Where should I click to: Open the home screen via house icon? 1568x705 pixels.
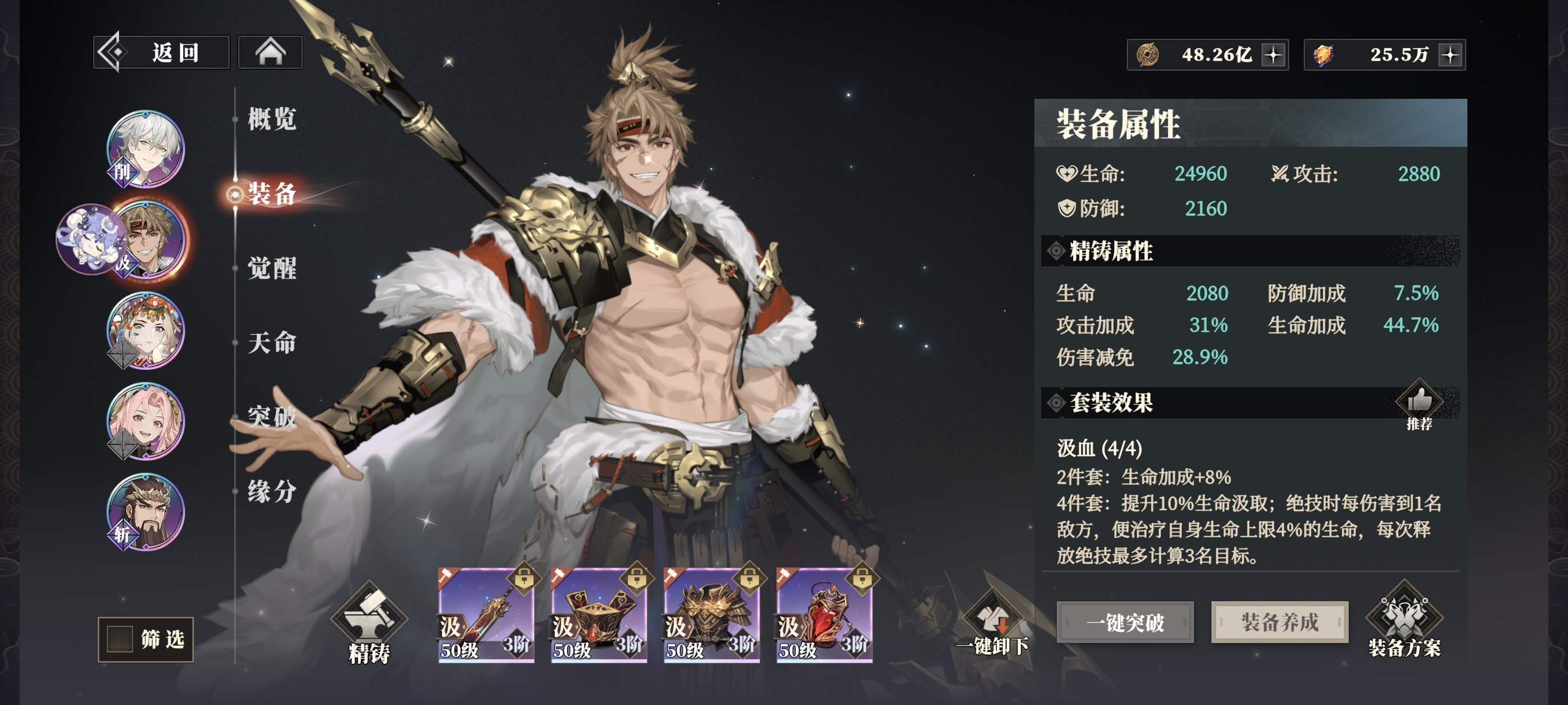point(269,53)
